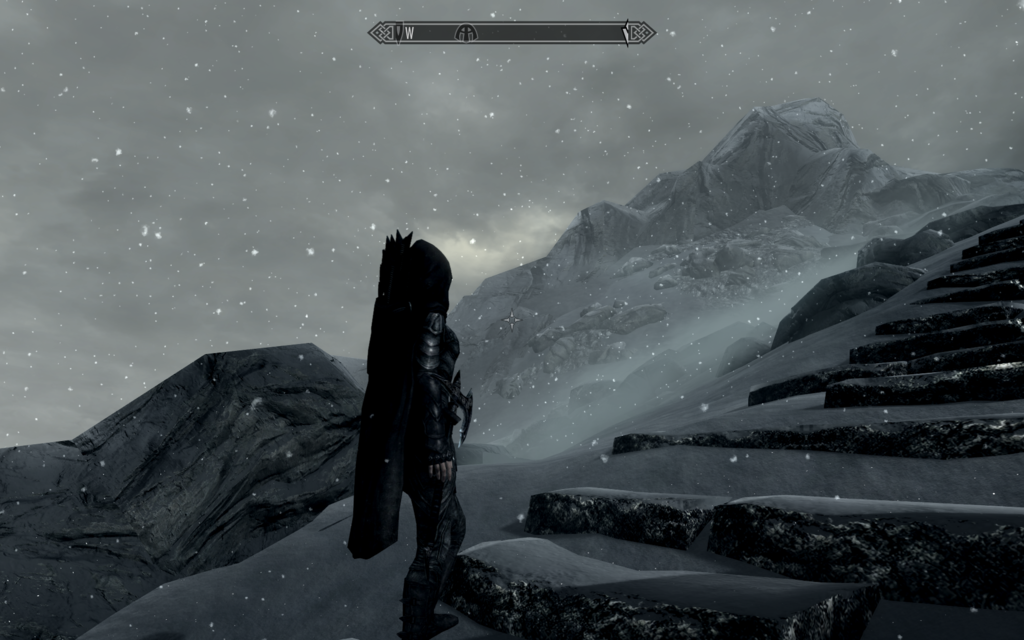The width and height of the screenshot is (1024, 640).
Task: Click the marker at the compass's right end
Action: click(x=627, y=32)
